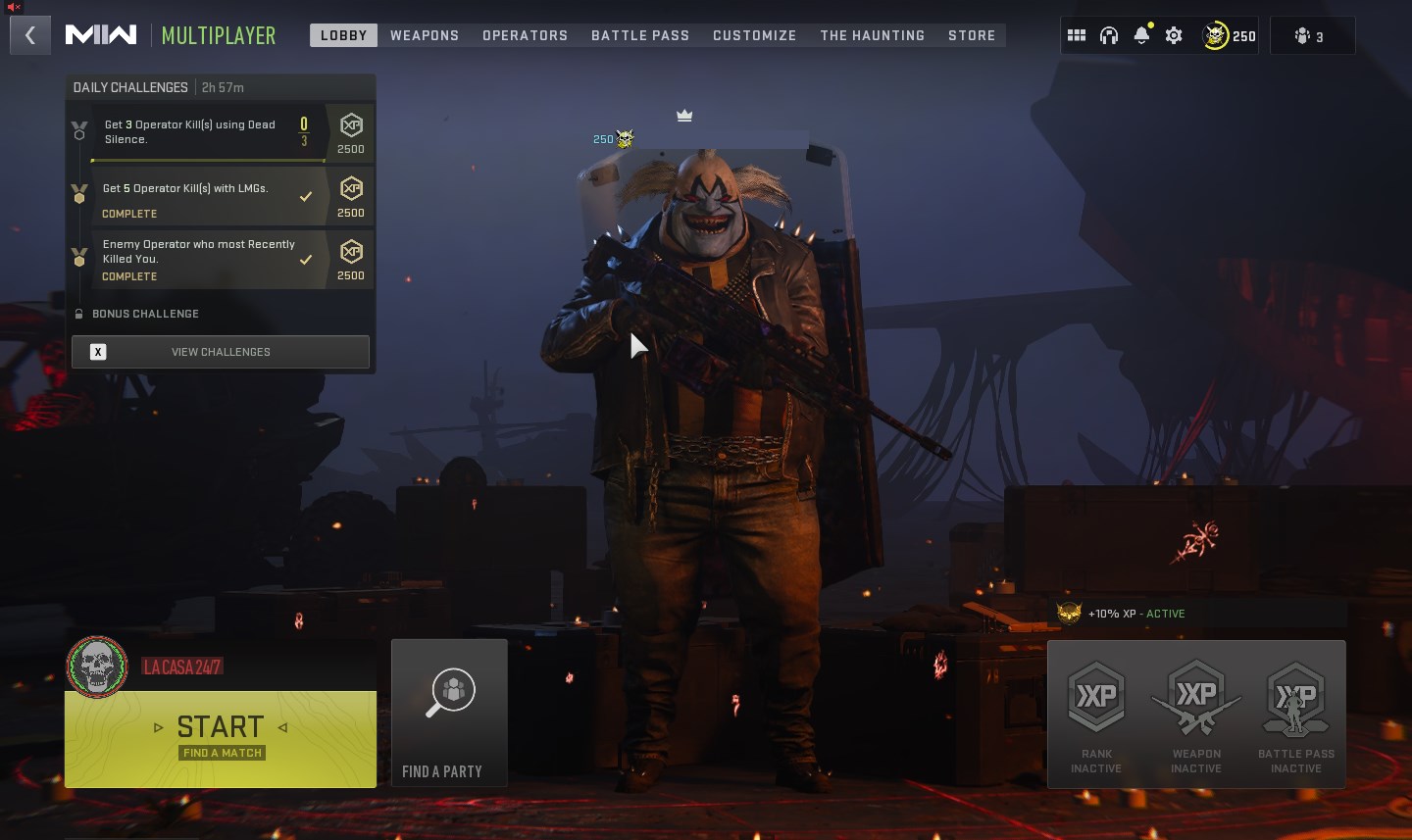Open the grid menu icon
Screen dimensions: 1412x840
tap(1077, 36)
